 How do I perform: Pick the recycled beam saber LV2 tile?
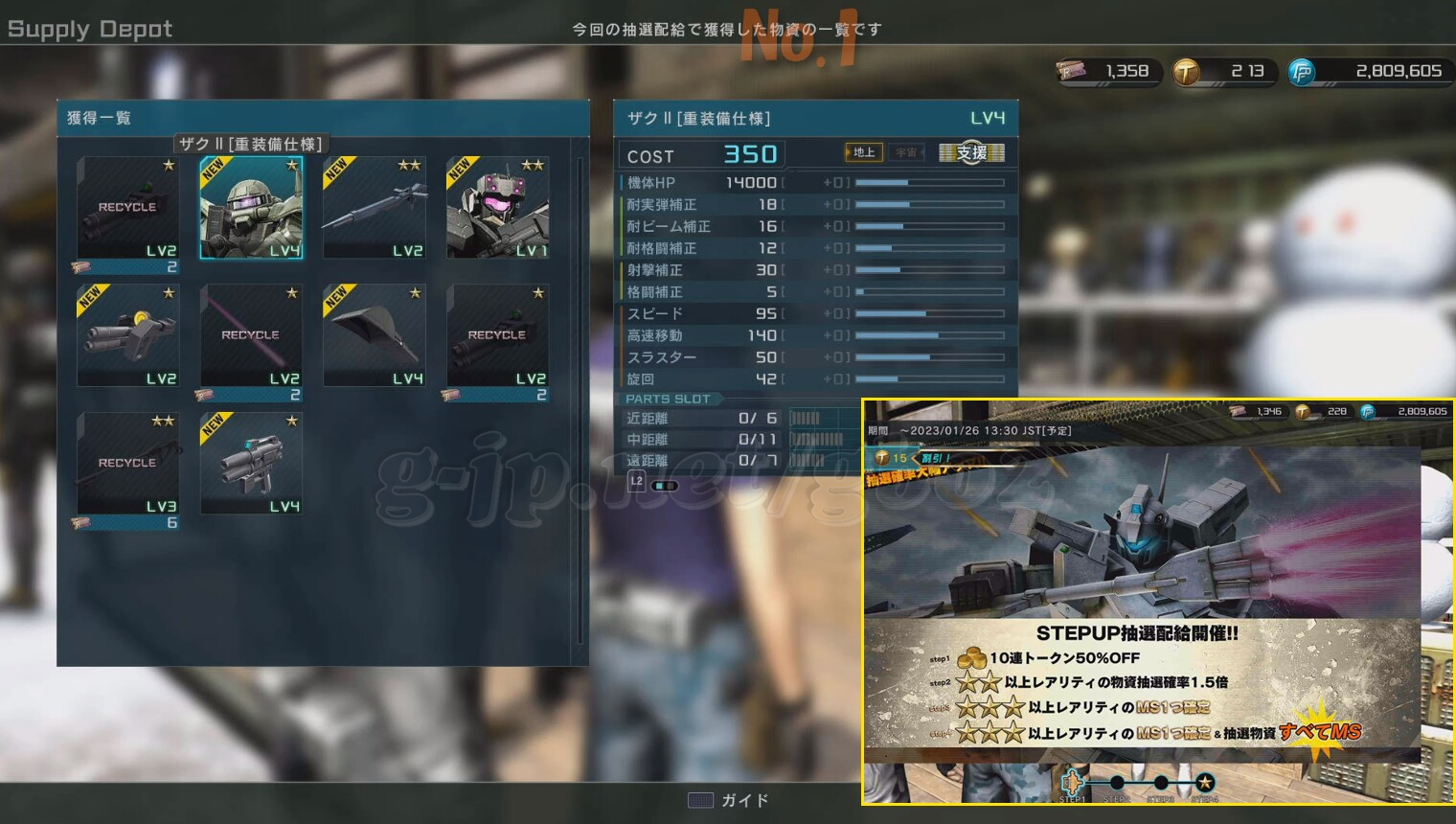(x=251, y=335)
